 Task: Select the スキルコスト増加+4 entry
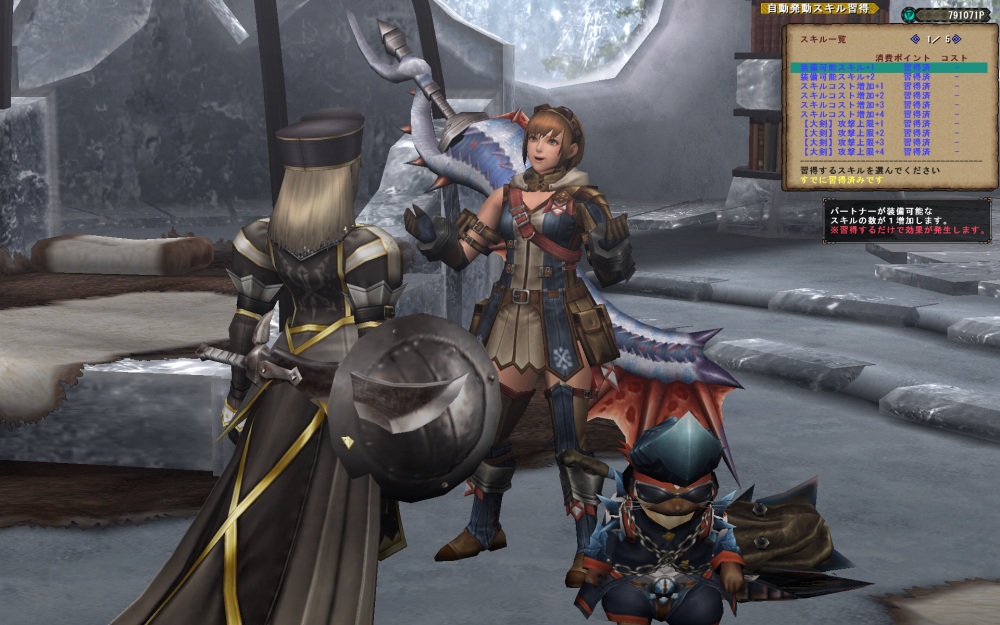[x=838, y=114]
